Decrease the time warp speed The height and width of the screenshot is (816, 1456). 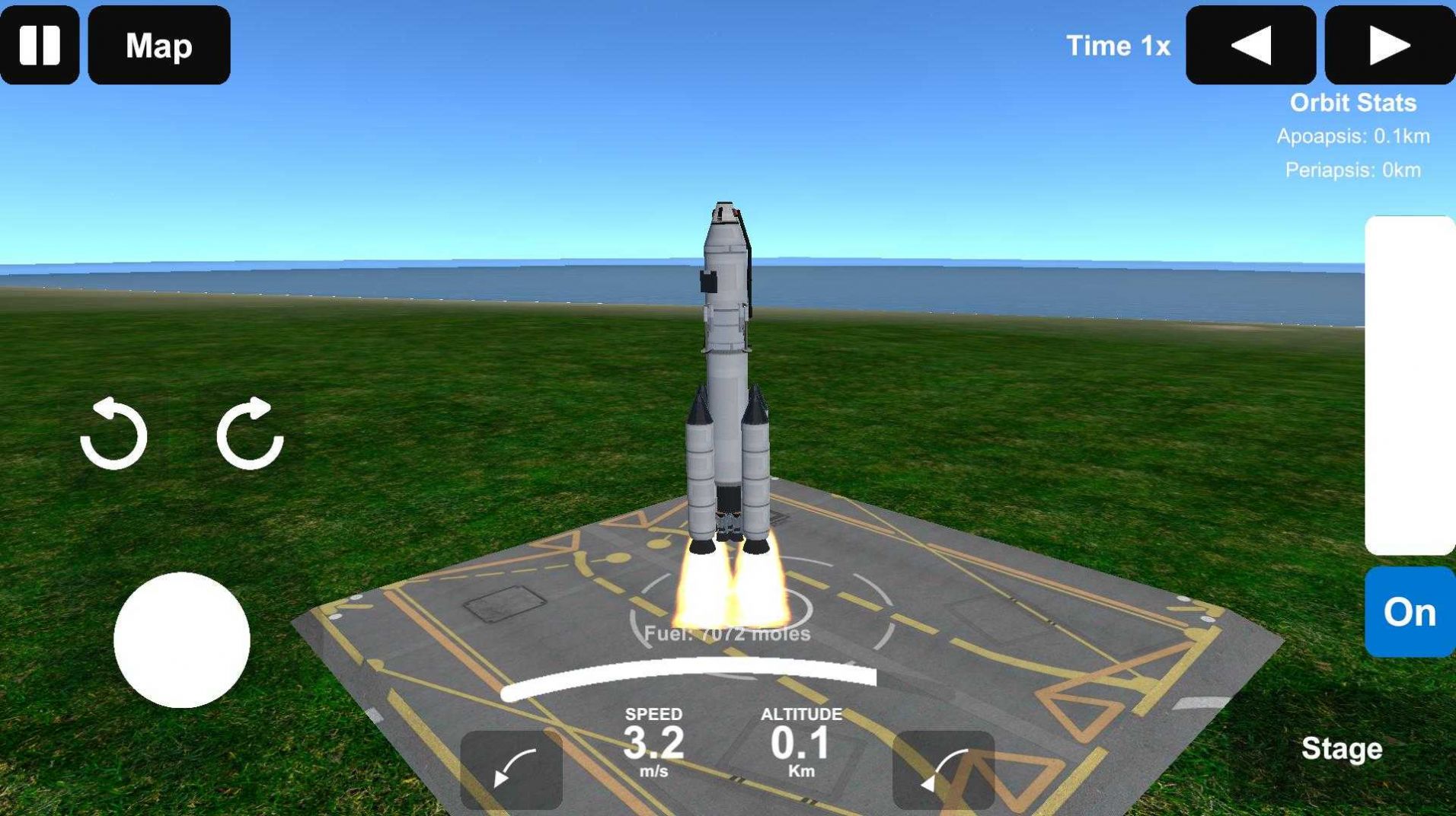point(1250,46)
